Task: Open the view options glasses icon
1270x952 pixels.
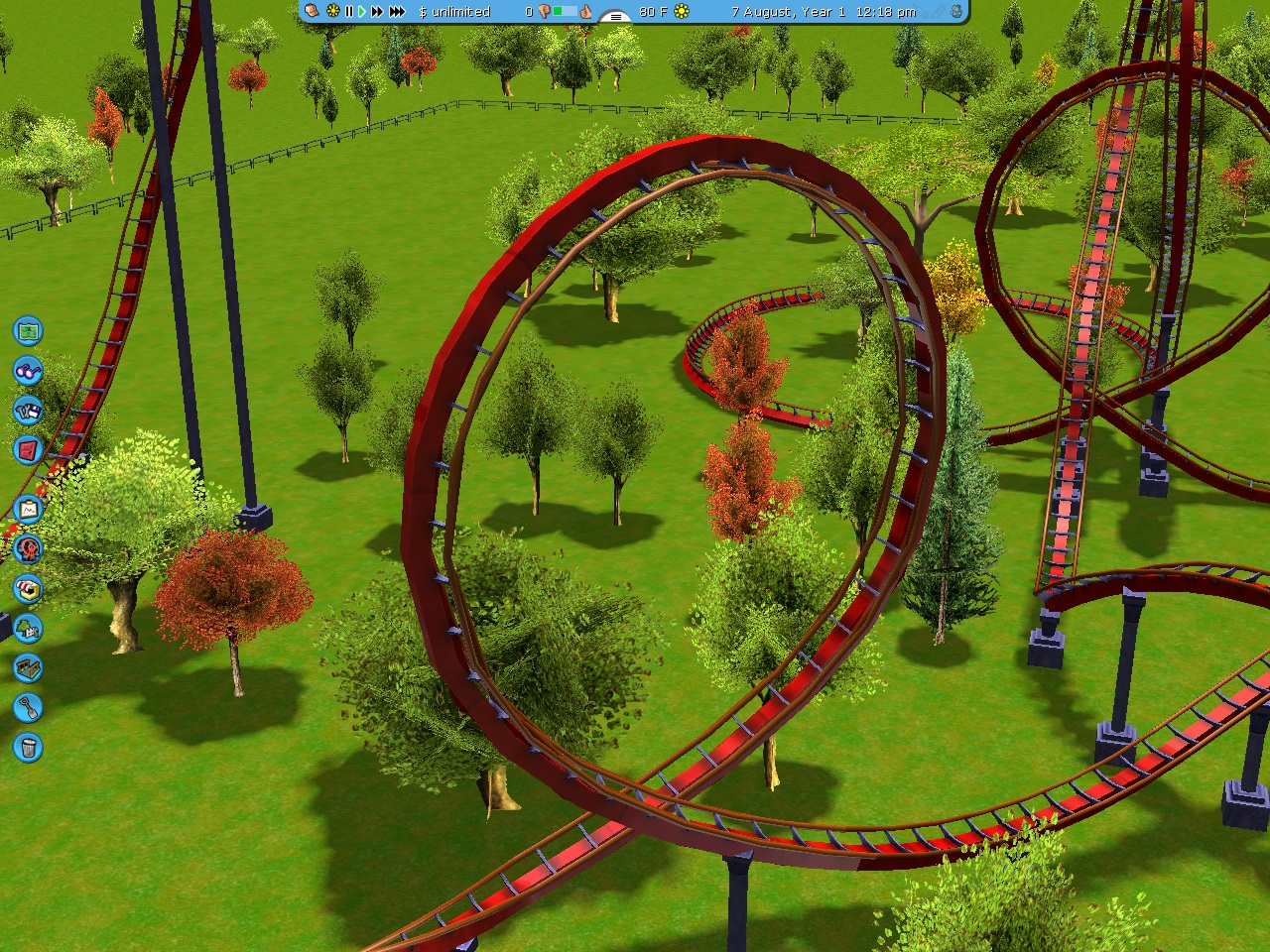Action: [28, 371]
